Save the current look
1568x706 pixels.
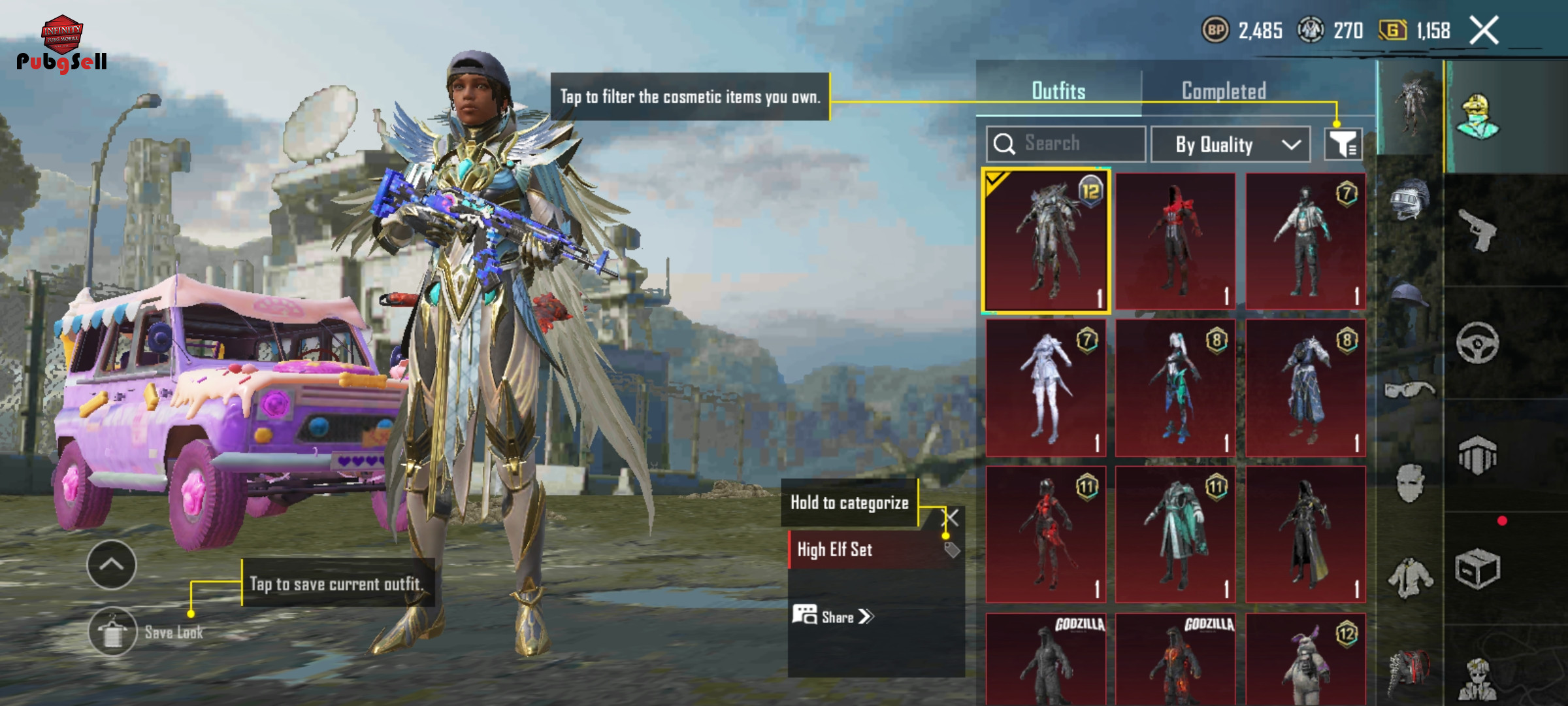click(113, 632)
